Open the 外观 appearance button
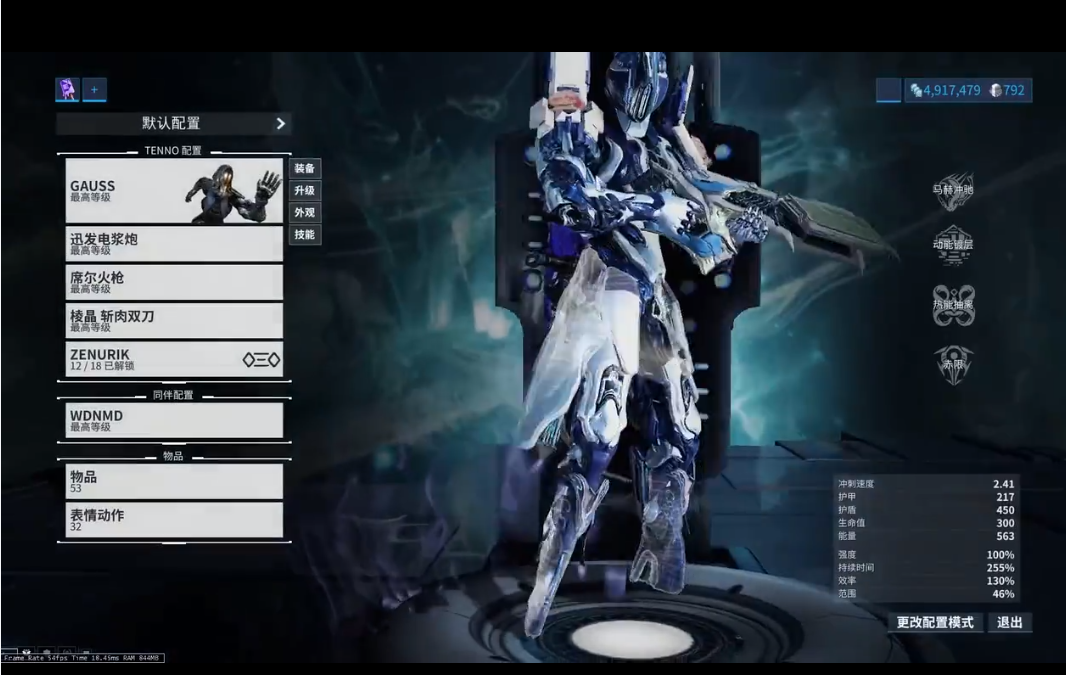Screen dimensions: 1066x675 [305, 212]
